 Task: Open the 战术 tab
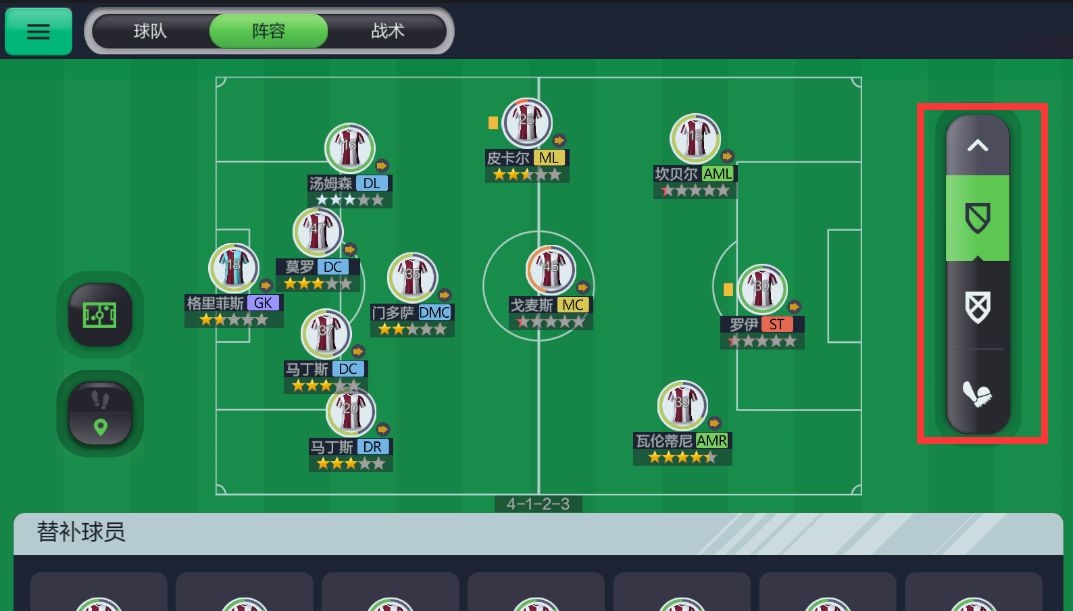pos(387,31)
